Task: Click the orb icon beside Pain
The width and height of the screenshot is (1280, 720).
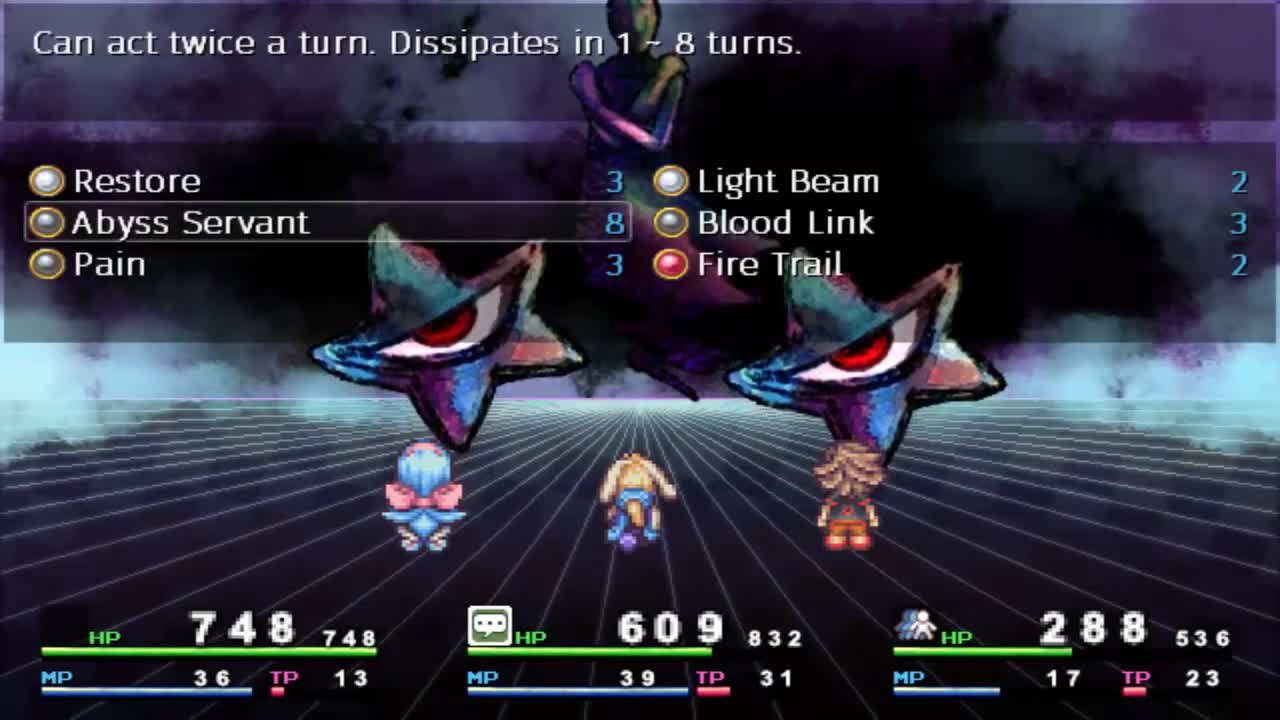Action: coord(45,263)
